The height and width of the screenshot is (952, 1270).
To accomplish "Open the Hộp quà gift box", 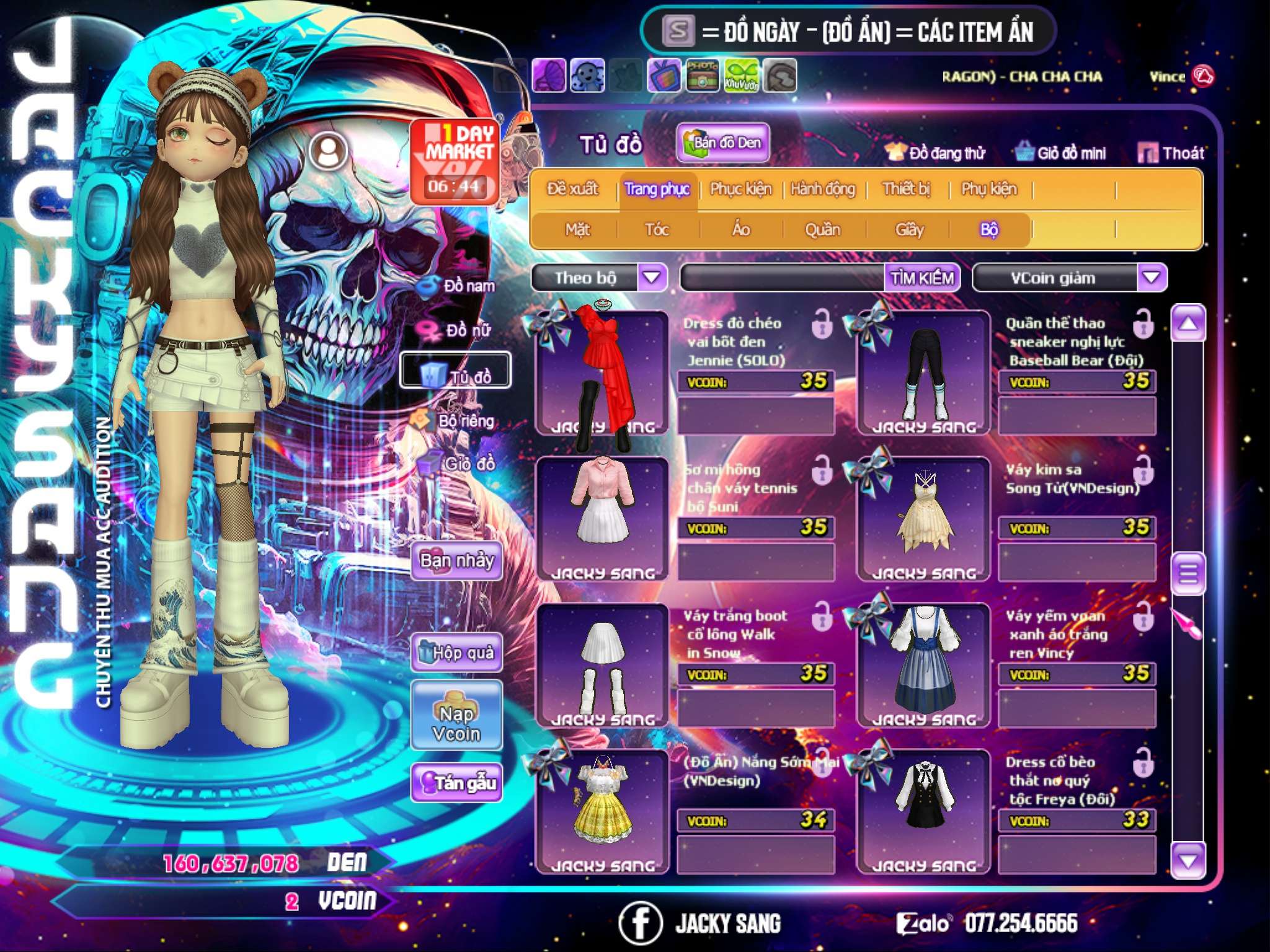I will point(456,653).
